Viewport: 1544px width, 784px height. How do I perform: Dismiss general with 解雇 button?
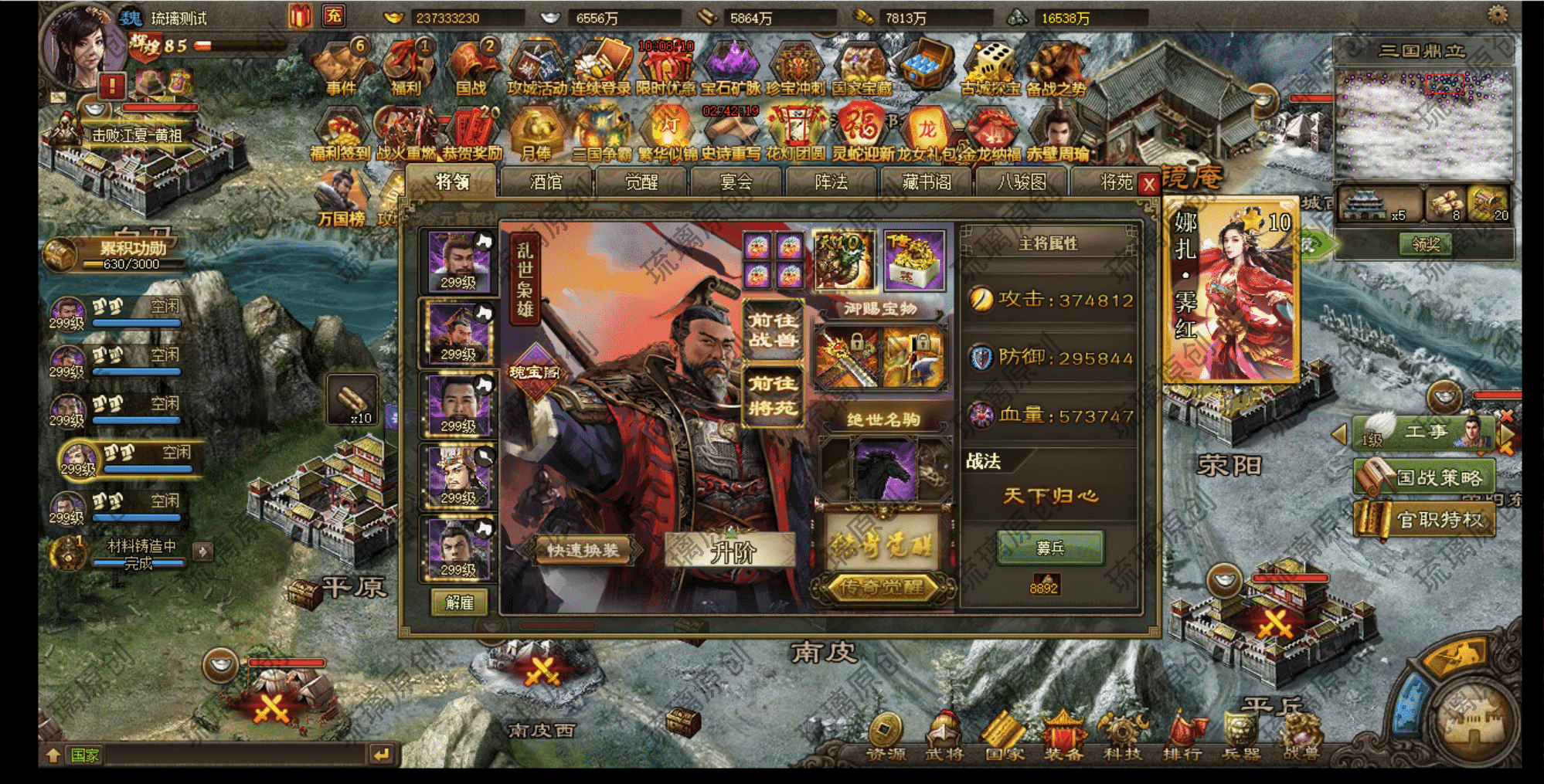[x=460, y=602]
